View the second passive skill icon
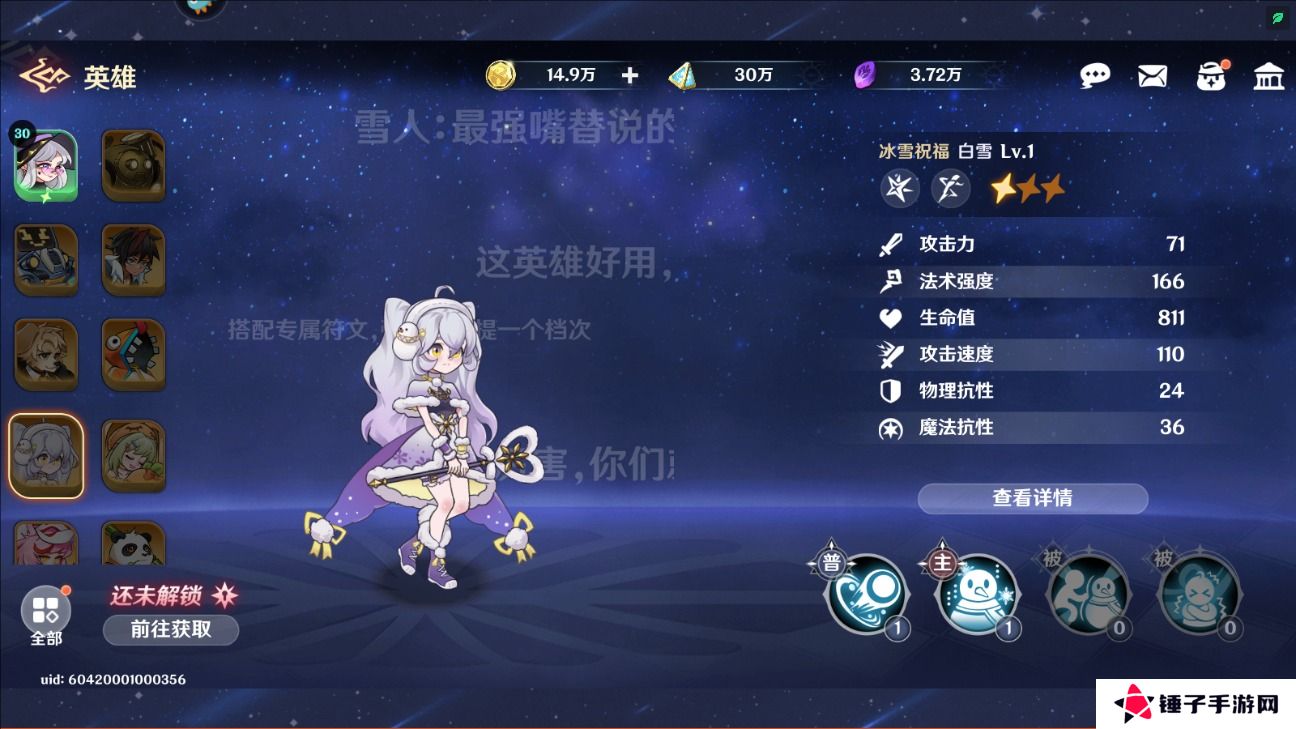 click(1199, 595)
